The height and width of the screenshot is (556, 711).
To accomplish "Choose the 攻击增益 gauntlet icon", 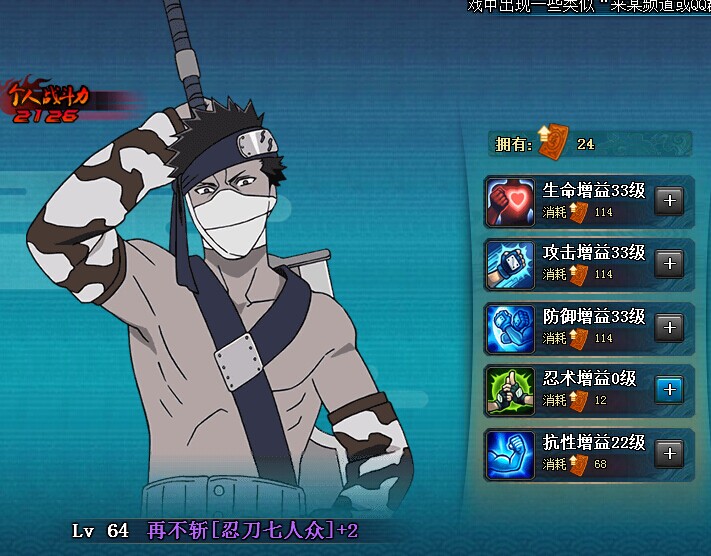I will pyautogui.click(x=511, y=265).
